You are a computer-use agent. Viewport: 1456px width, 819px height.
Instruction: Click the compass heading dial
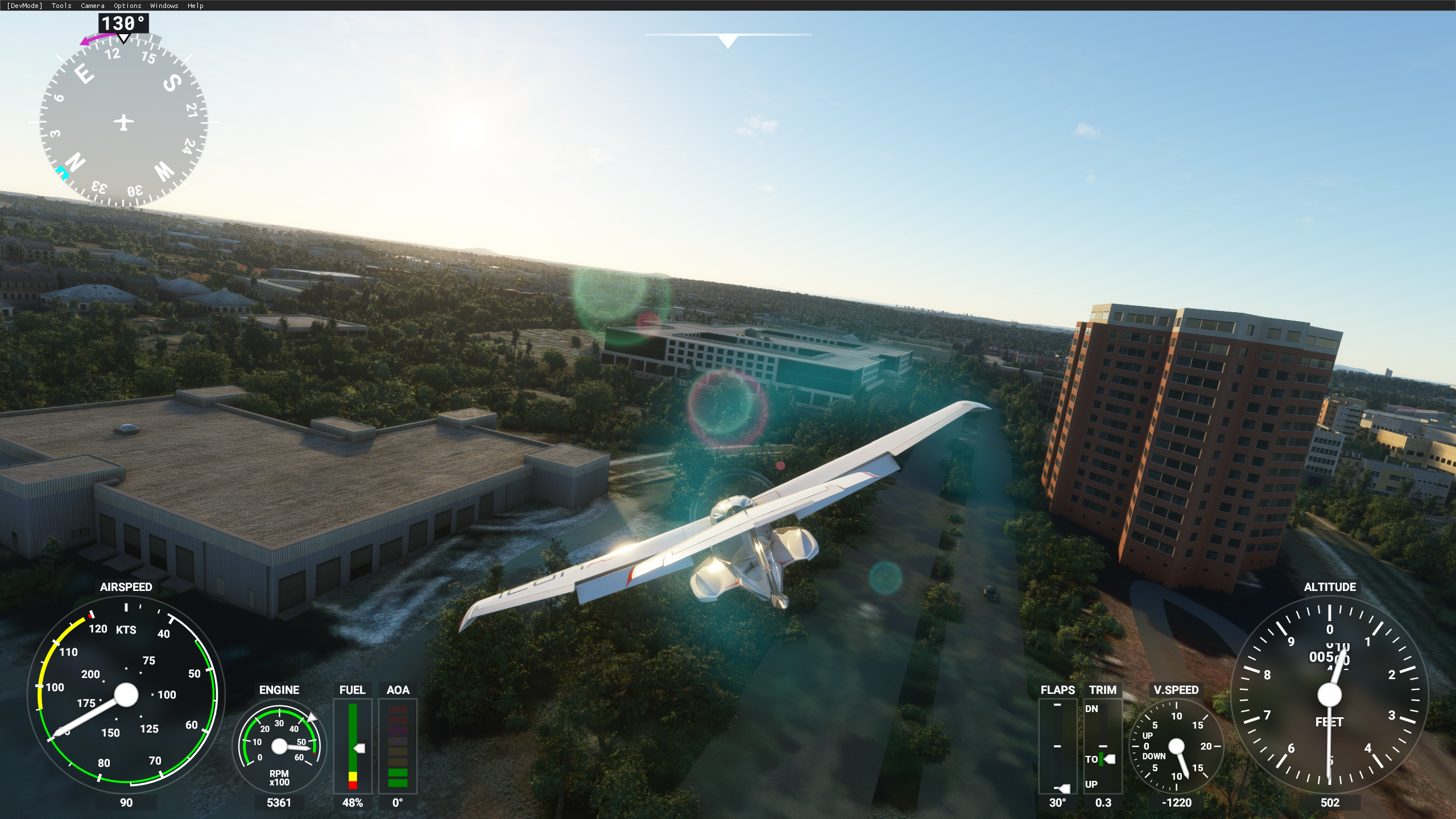coord(123,122)
